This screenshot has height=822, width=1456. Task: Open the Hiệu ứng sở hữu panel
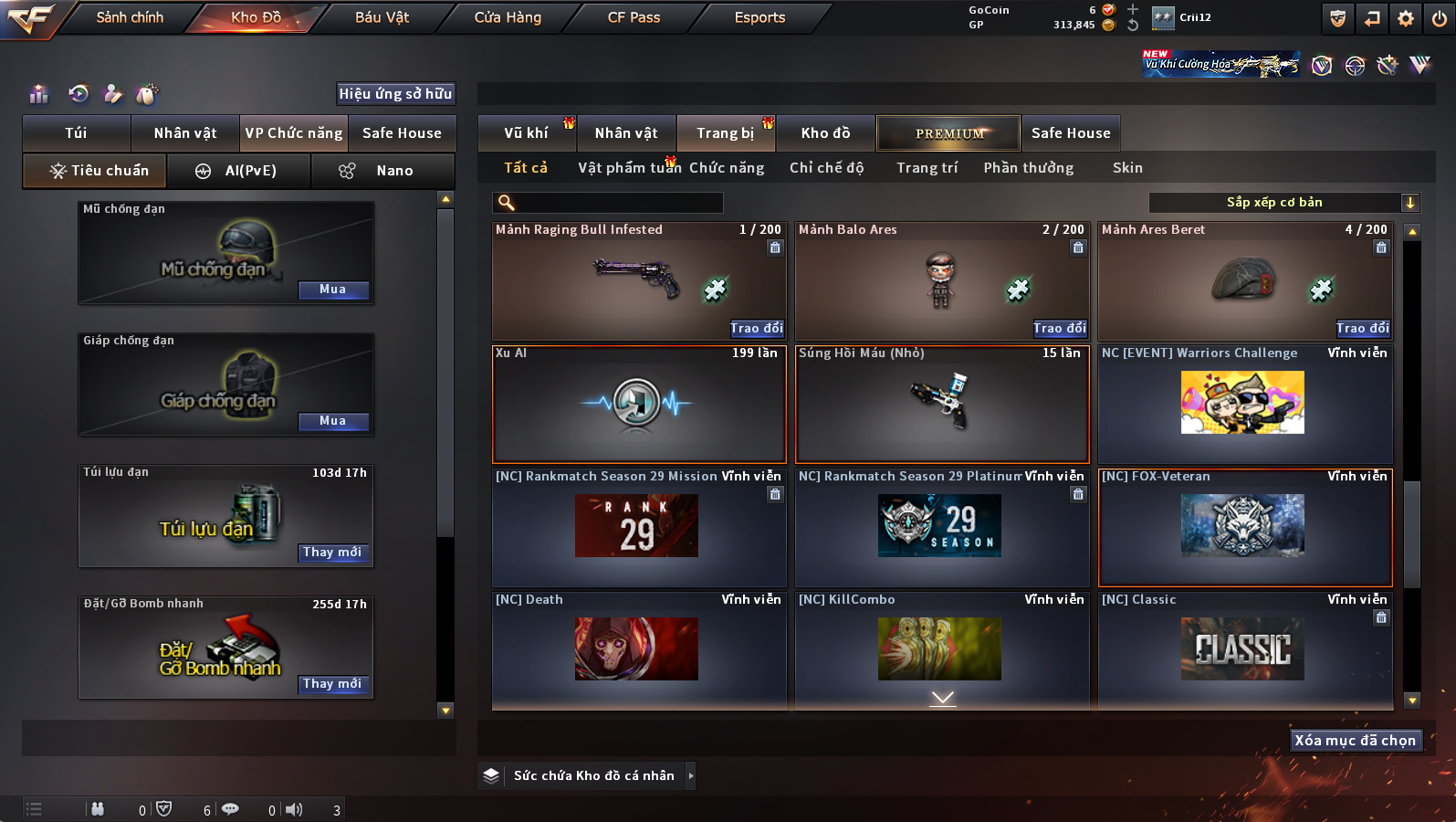(x=395, y=93)
